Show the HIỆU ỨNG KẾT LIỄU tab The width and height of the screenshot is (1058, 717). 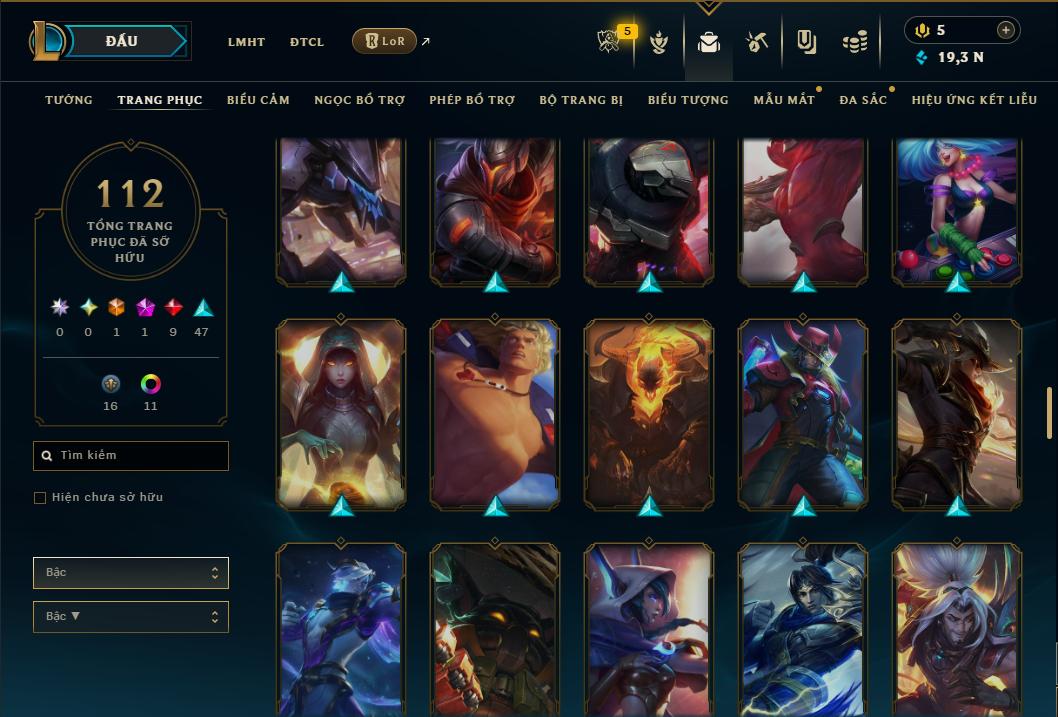point(974,100)
